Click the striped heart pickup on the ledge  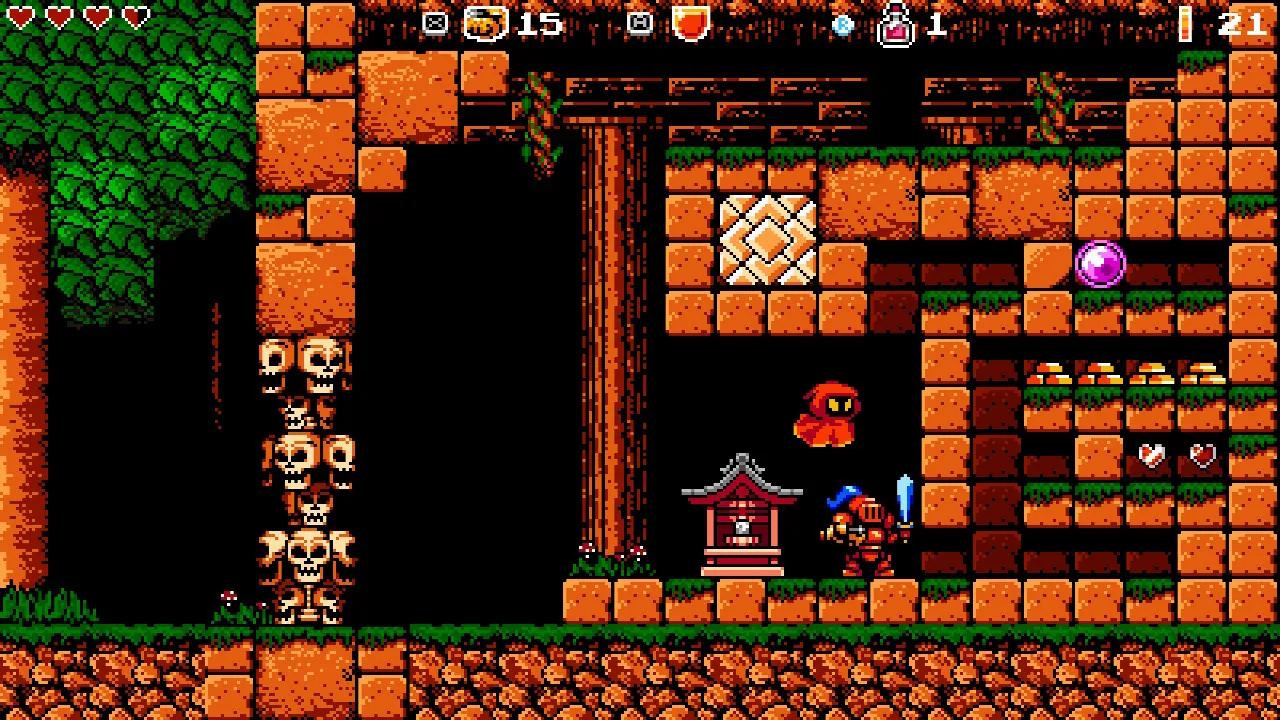(x=1151, y=455)
